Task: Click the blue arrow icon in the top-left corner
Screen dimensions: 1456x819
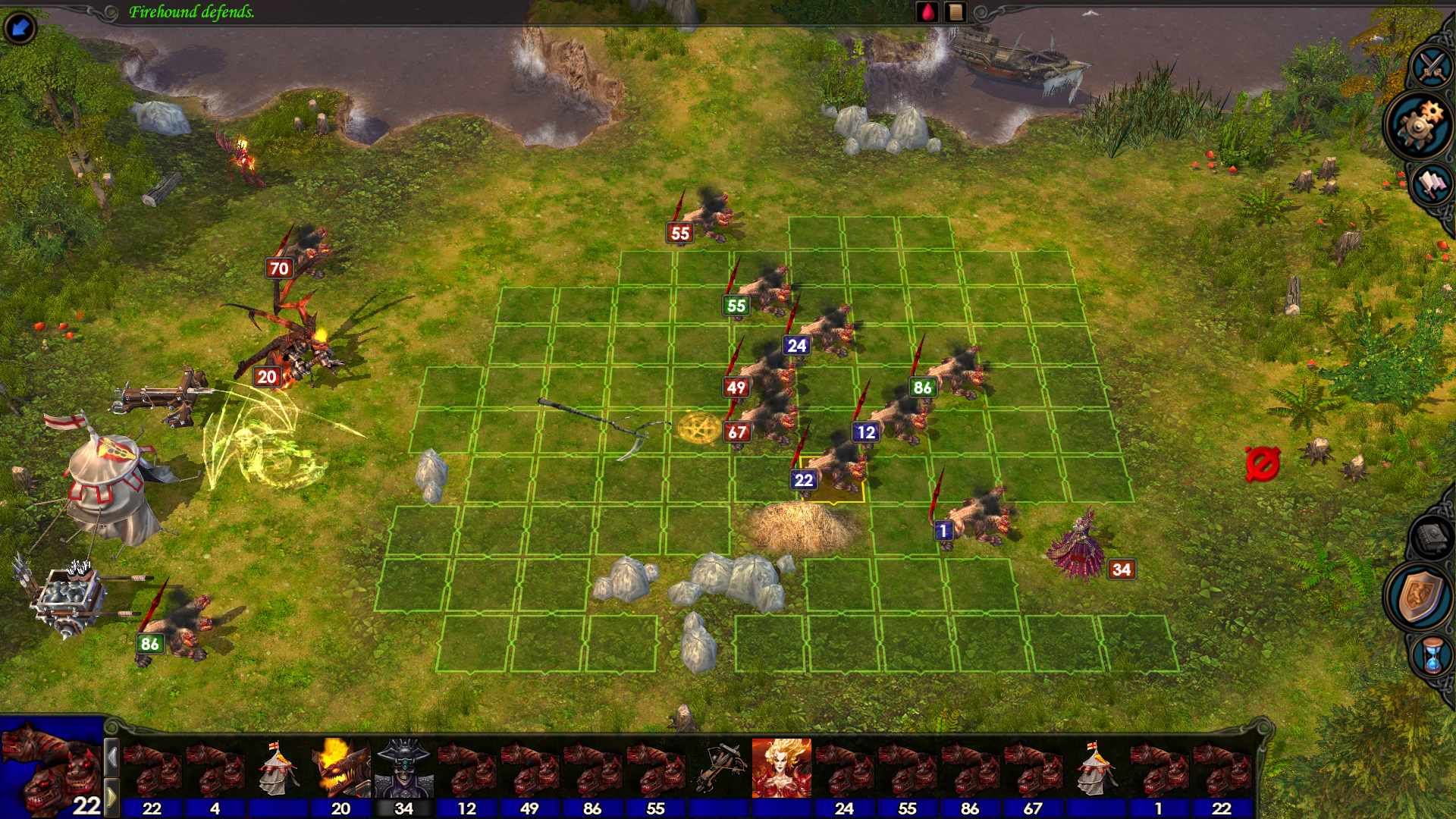Action: point(20,27)
